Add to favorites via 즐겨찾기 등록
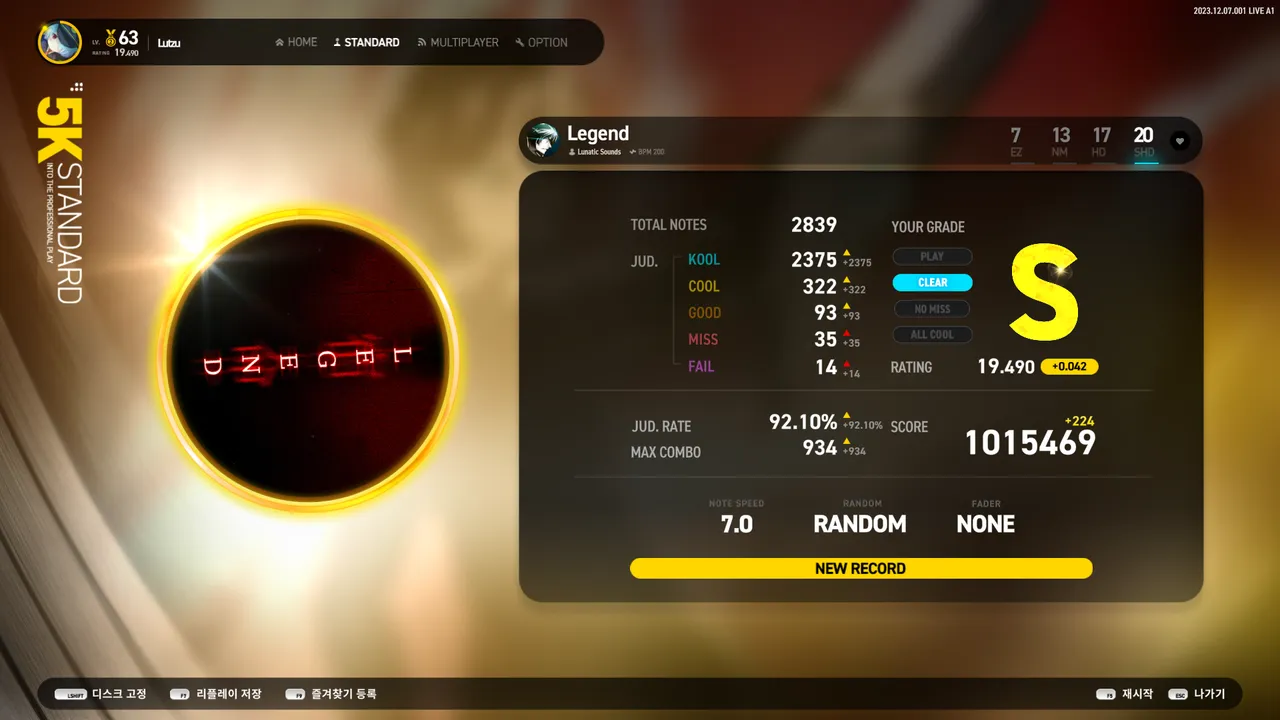1280x720 pixels. click(x=331, y=694)
